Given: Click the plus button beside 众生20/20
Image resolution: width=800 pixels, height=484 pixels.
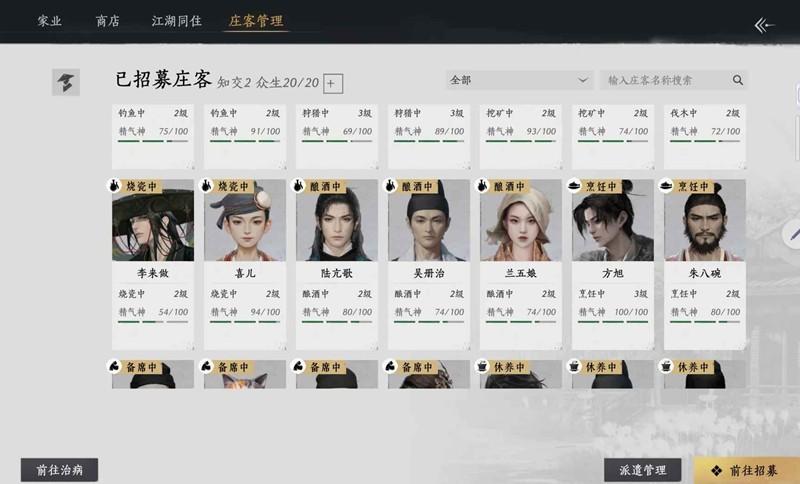Looking at the screenshot, I should tap(334, 84).
